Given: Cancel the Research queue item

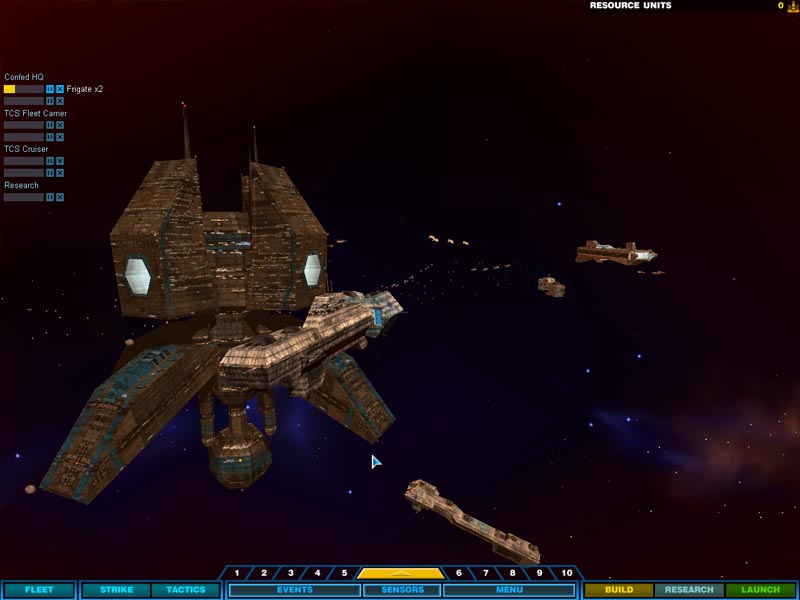Looking at the screenshot, I should (x=60, y=197).
